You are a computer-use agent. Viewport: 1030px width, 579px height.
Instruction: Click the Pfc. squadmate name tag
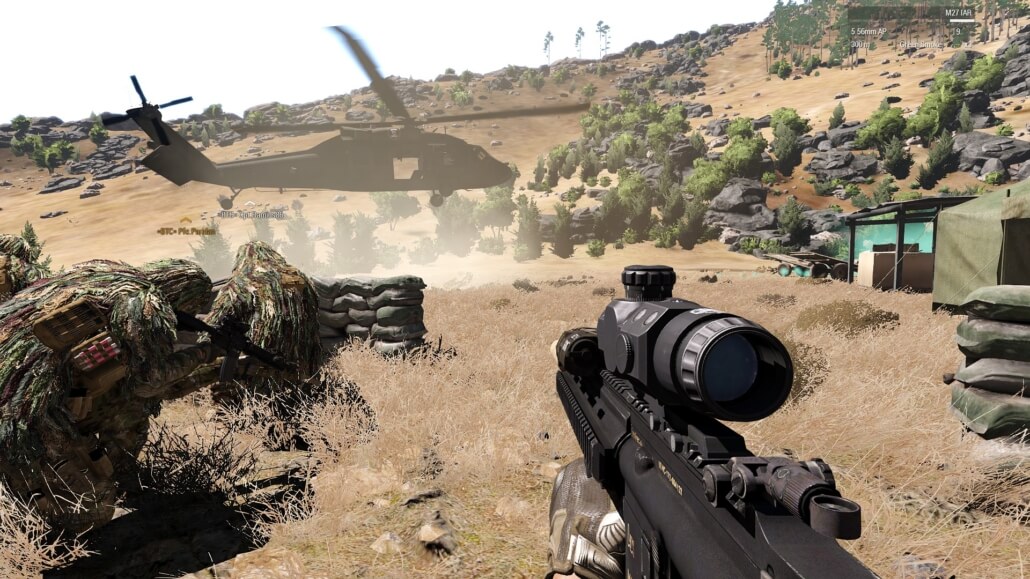pos(187,229)
